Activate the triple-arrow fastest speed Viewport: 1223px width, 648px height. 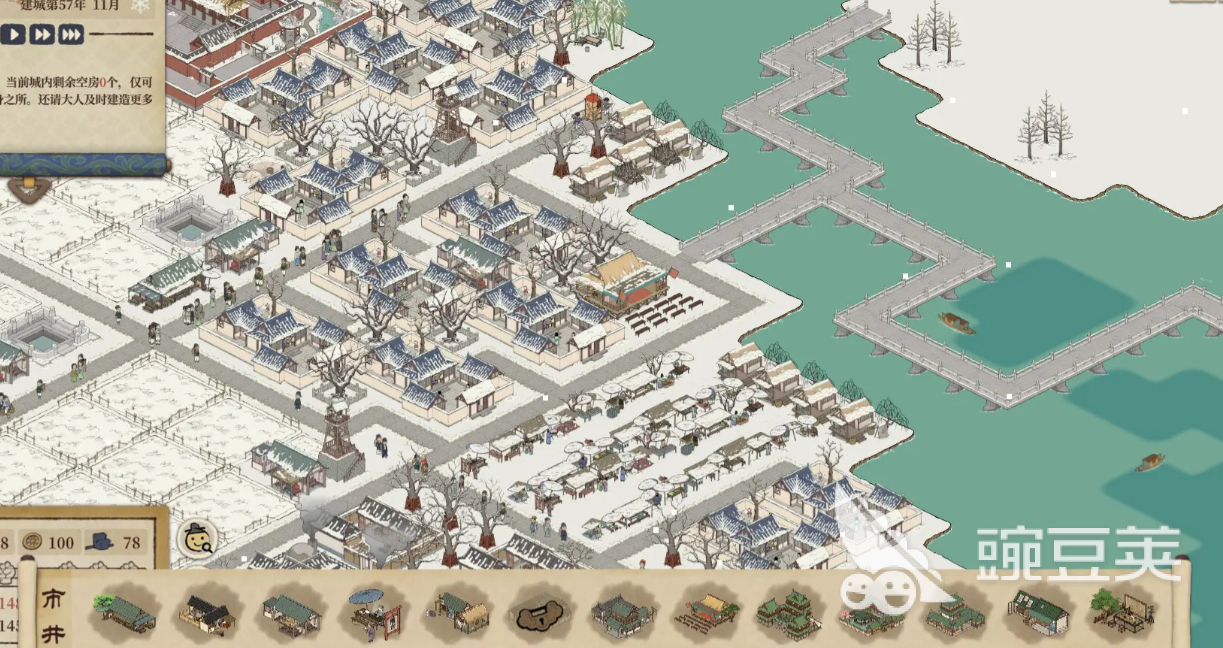(x=70, y=35)
